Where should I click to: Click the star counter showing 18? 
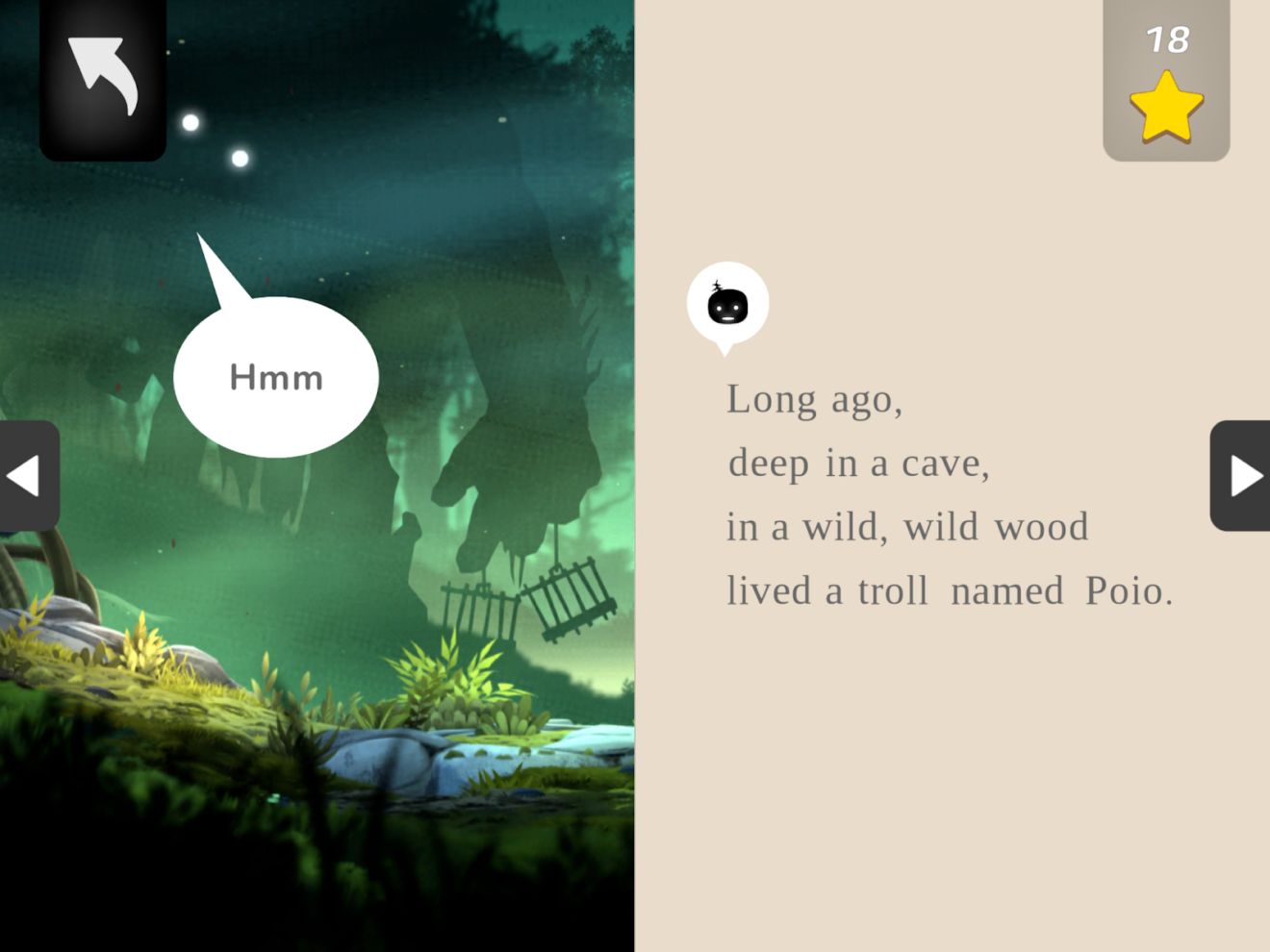pos(1167,40)
